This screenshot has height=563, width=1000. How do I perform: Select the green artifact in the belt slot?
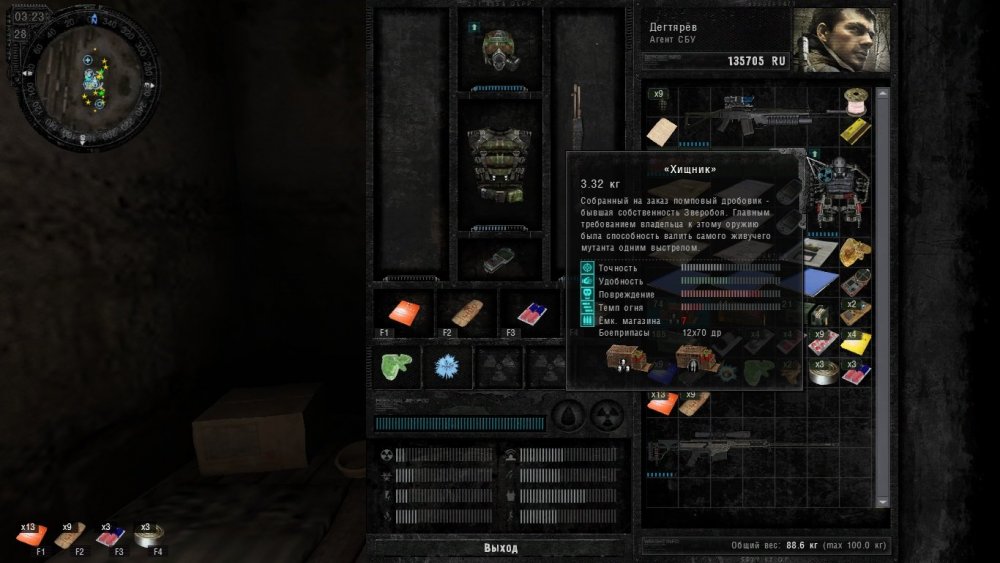[394, 367]
